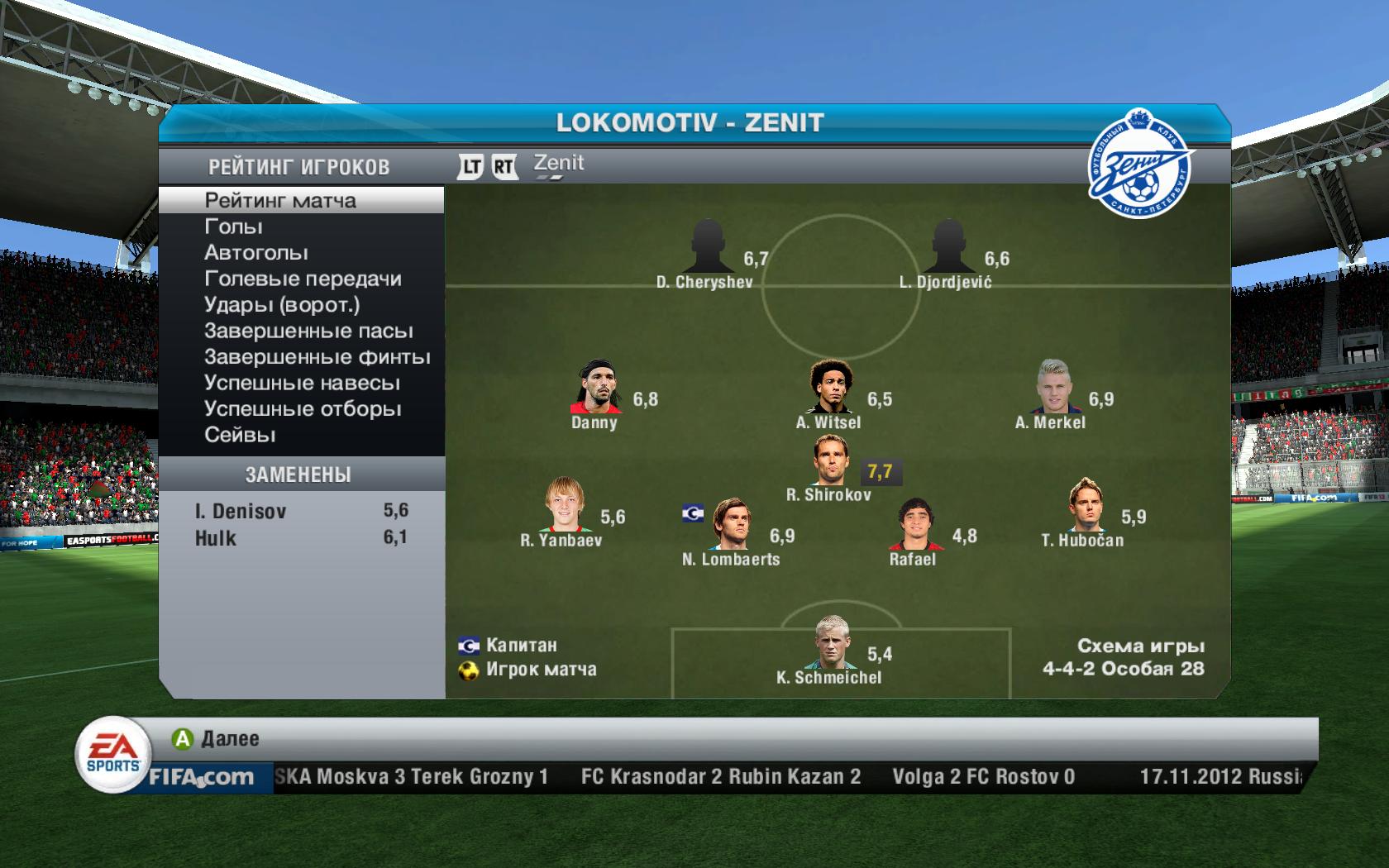Screen dimensions: 1389x868
Task: Open the Автоголы stat category
Action: [256, 252]
